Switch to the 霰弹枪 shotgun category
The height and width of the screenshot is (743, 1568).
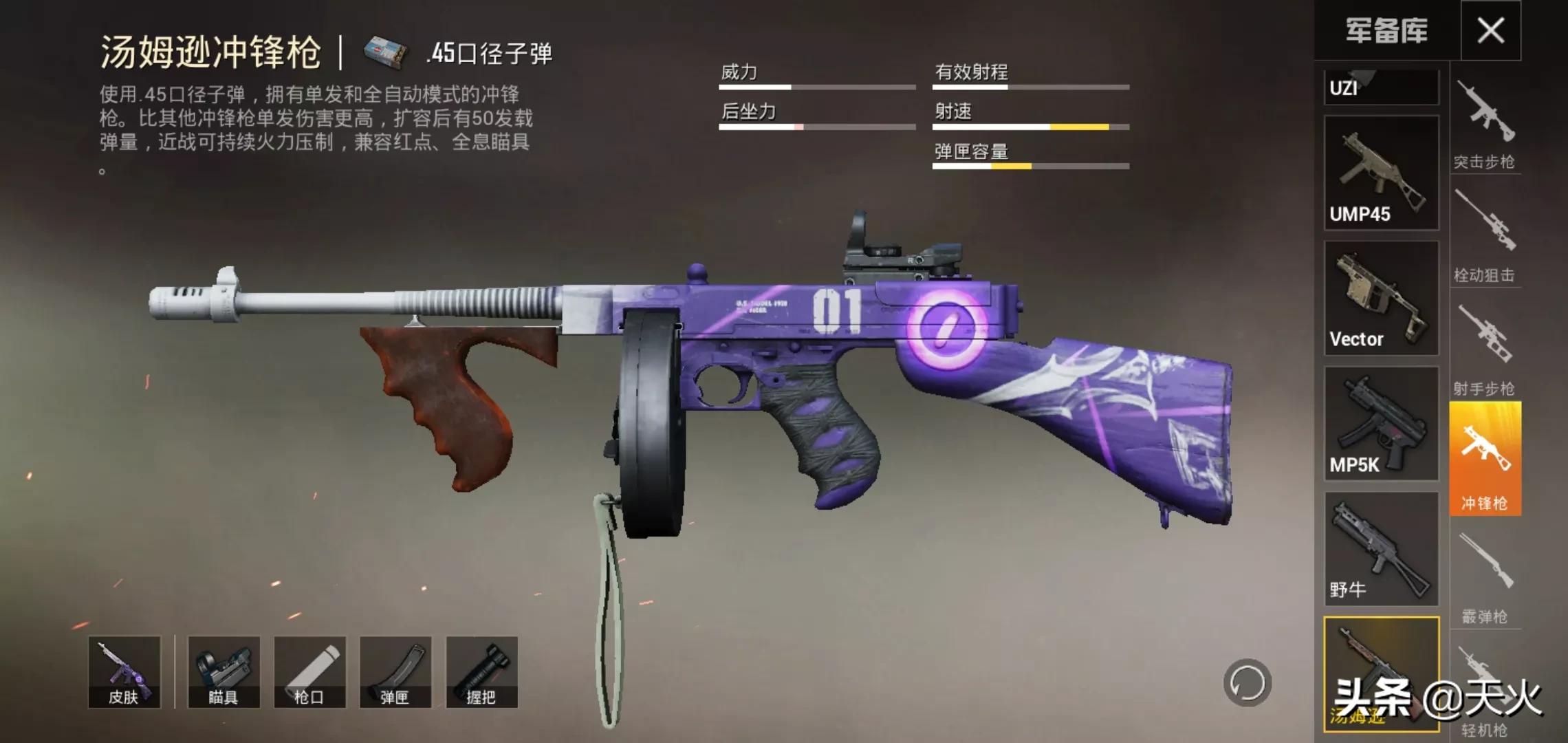coord(1484,578)
